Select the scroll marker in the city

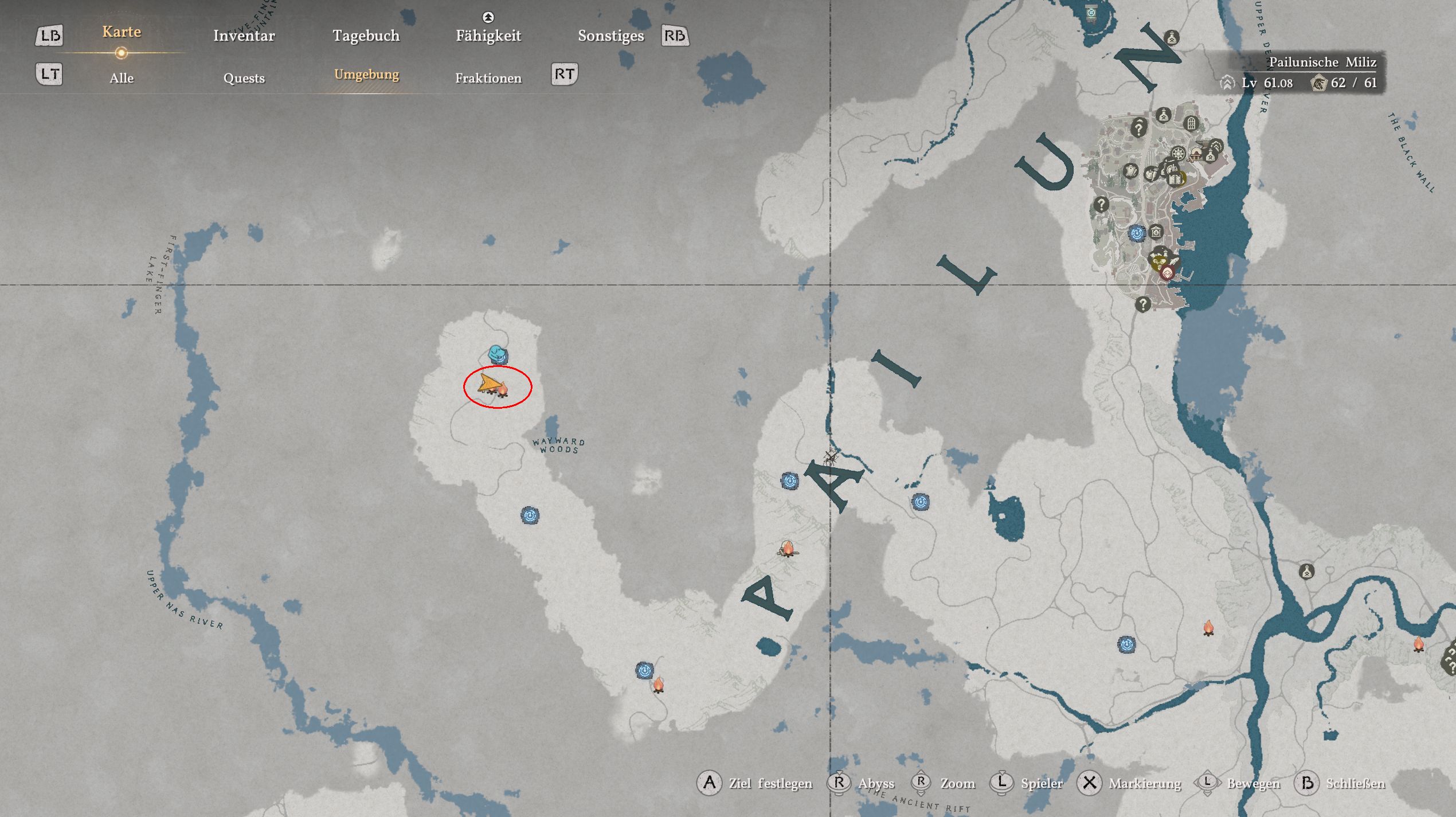1130,171
